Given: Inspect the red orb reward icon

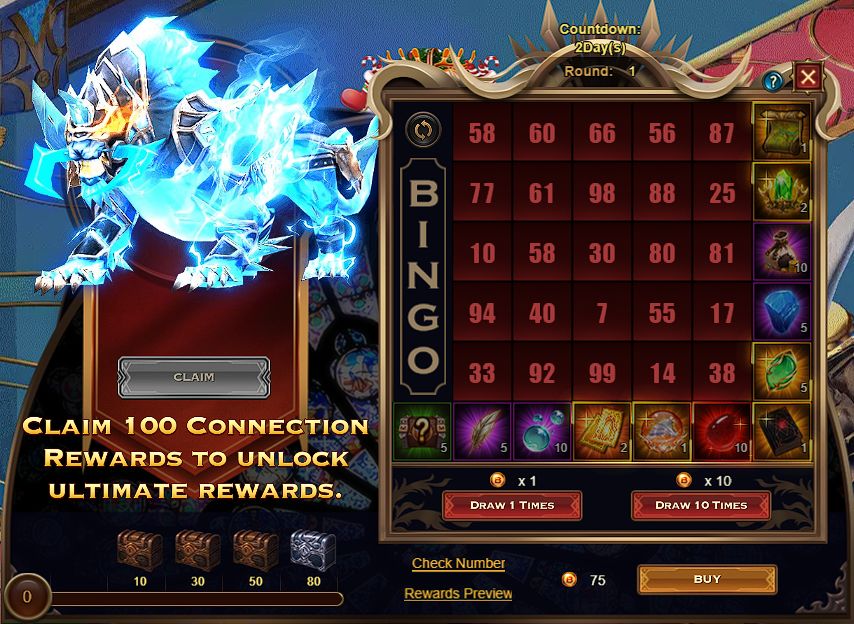Looking at the screenshot, I should click(721, 431).
